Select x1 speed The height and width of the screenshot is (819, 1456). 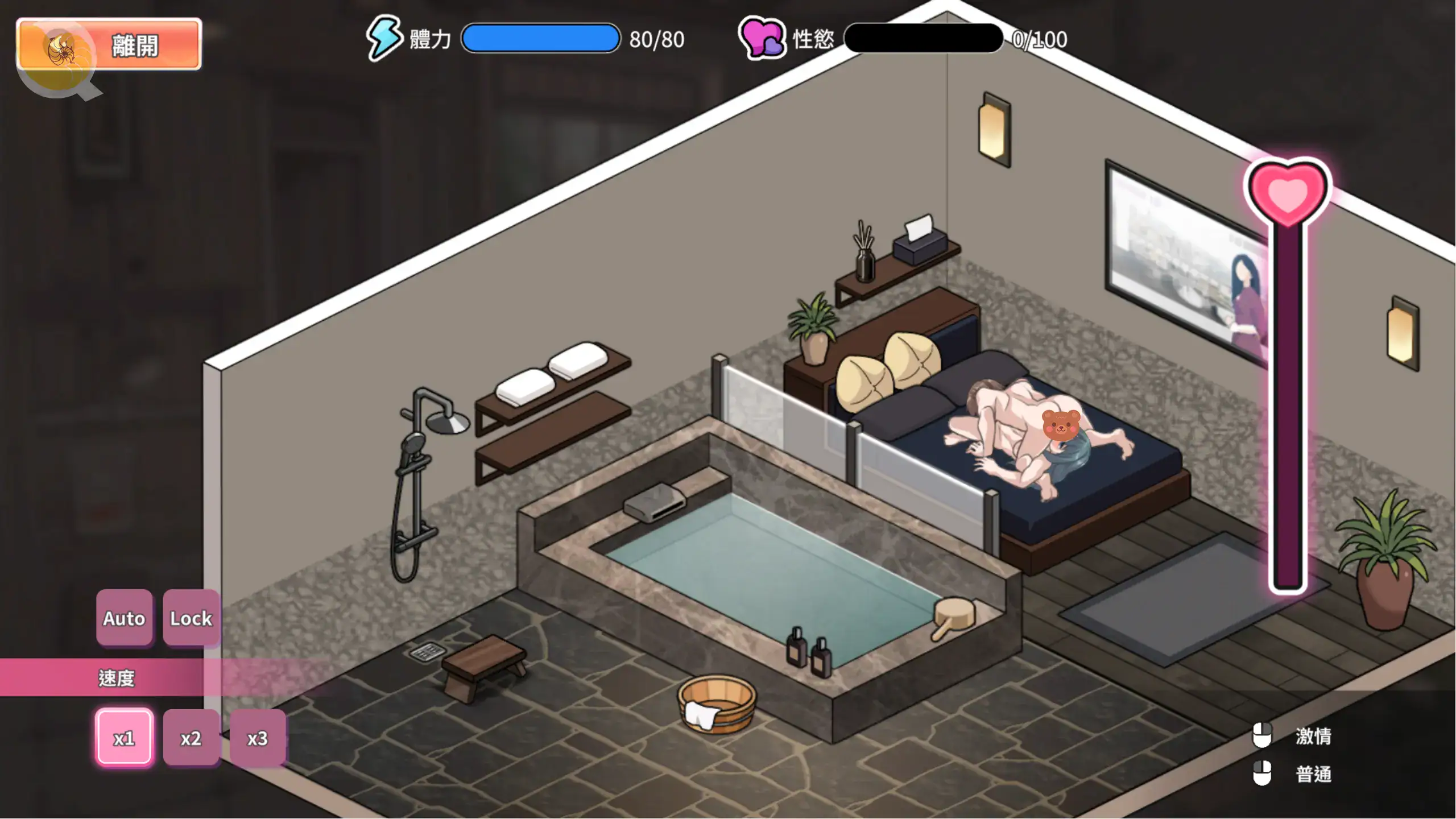tap(124, 738)
